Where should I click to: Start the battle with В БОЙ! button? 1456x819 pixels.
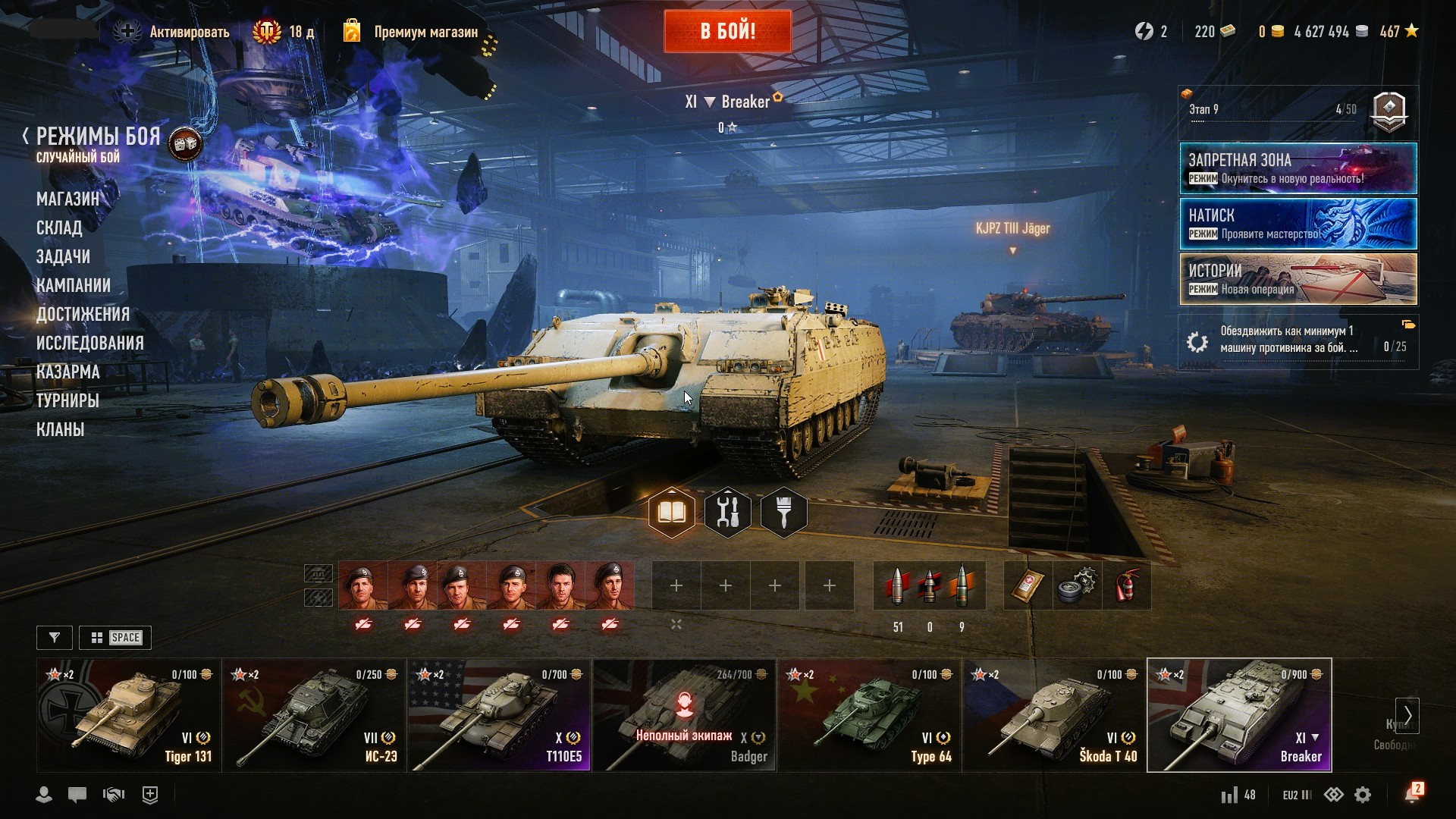[x=727, y=31]
